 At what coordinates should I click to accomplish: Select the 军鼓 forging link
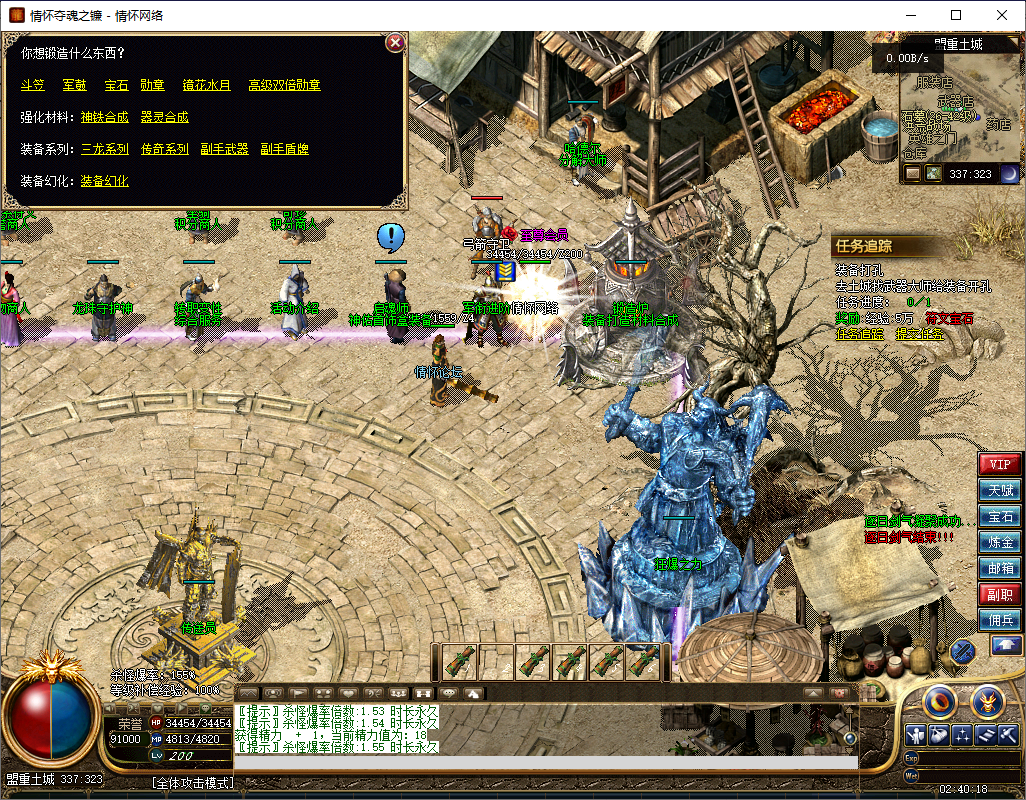74,85
